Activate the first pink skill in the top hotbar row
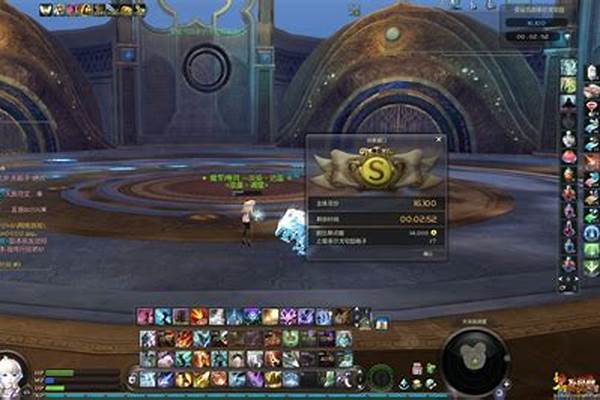Screen dimensions: 600x400 (146, 317)
